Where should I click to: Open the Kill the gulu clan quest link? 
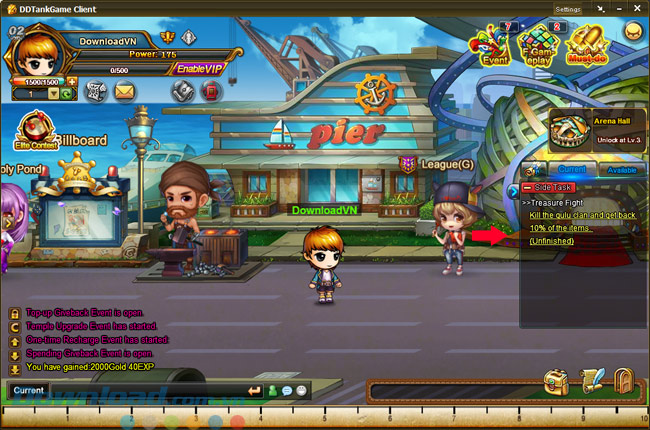[585, 215]
